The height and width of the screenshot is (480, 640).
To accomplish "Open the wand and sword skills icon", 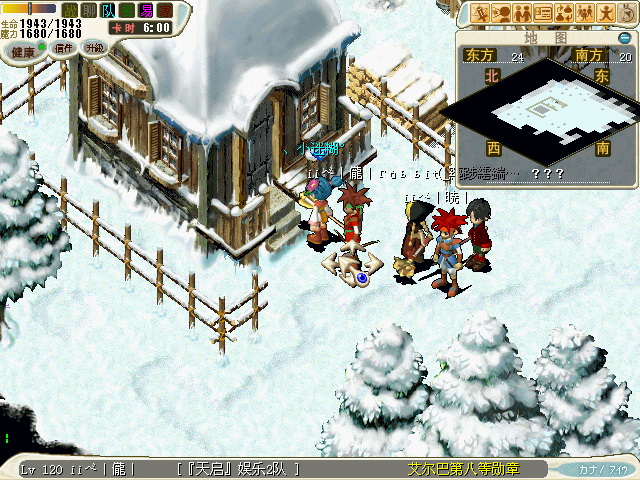I will [480, 13].
